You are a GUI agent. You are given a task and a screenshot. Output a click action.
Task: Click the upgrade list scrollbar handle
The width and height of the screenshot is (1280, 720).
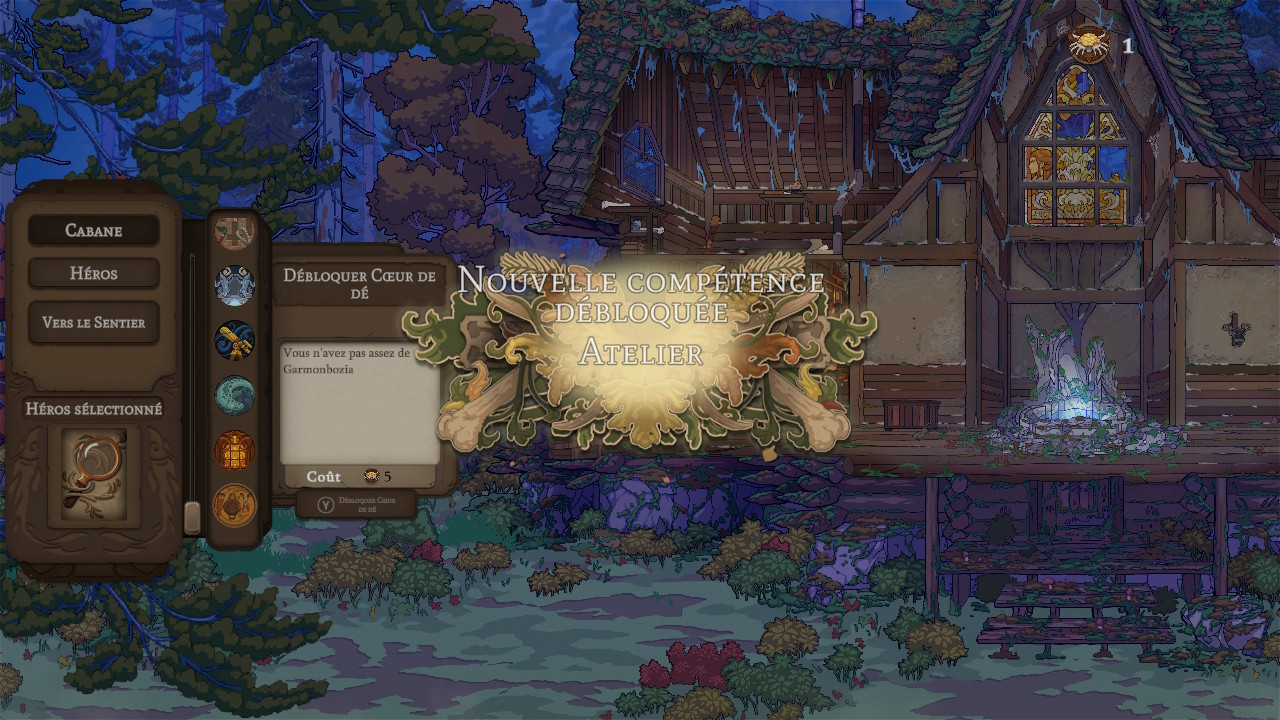tap(193, 517)
